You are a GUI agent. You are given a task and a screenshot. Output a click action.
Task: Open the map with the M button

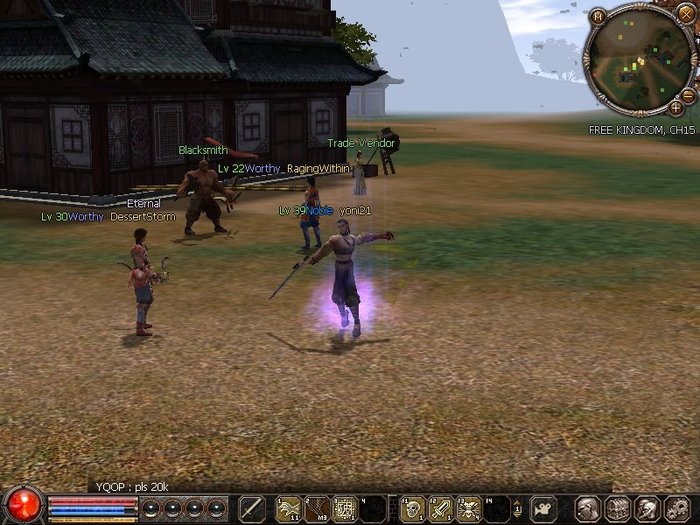point(596,16)
